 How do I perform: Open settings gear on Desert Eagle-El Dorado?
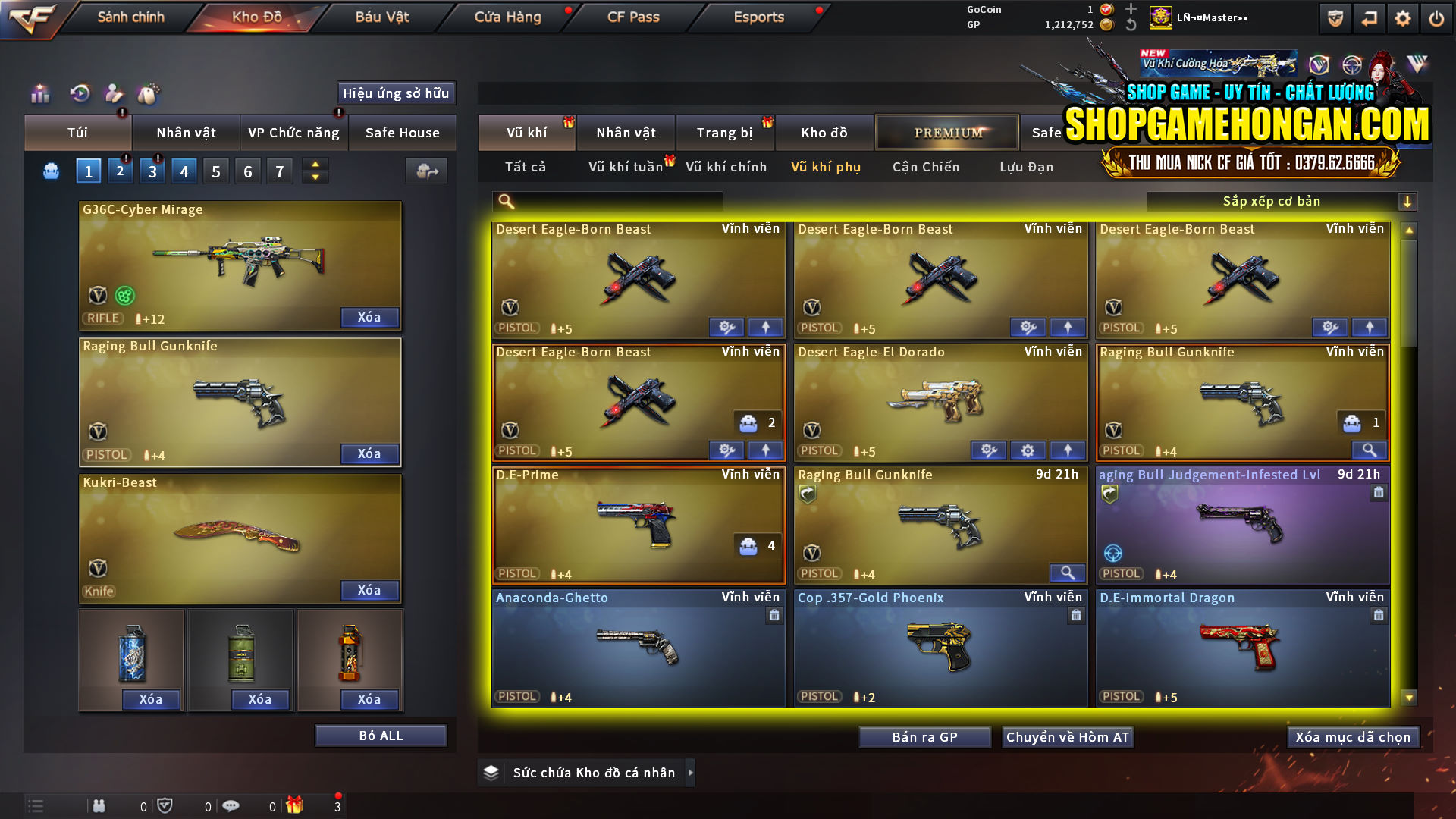pos(1028,450)
